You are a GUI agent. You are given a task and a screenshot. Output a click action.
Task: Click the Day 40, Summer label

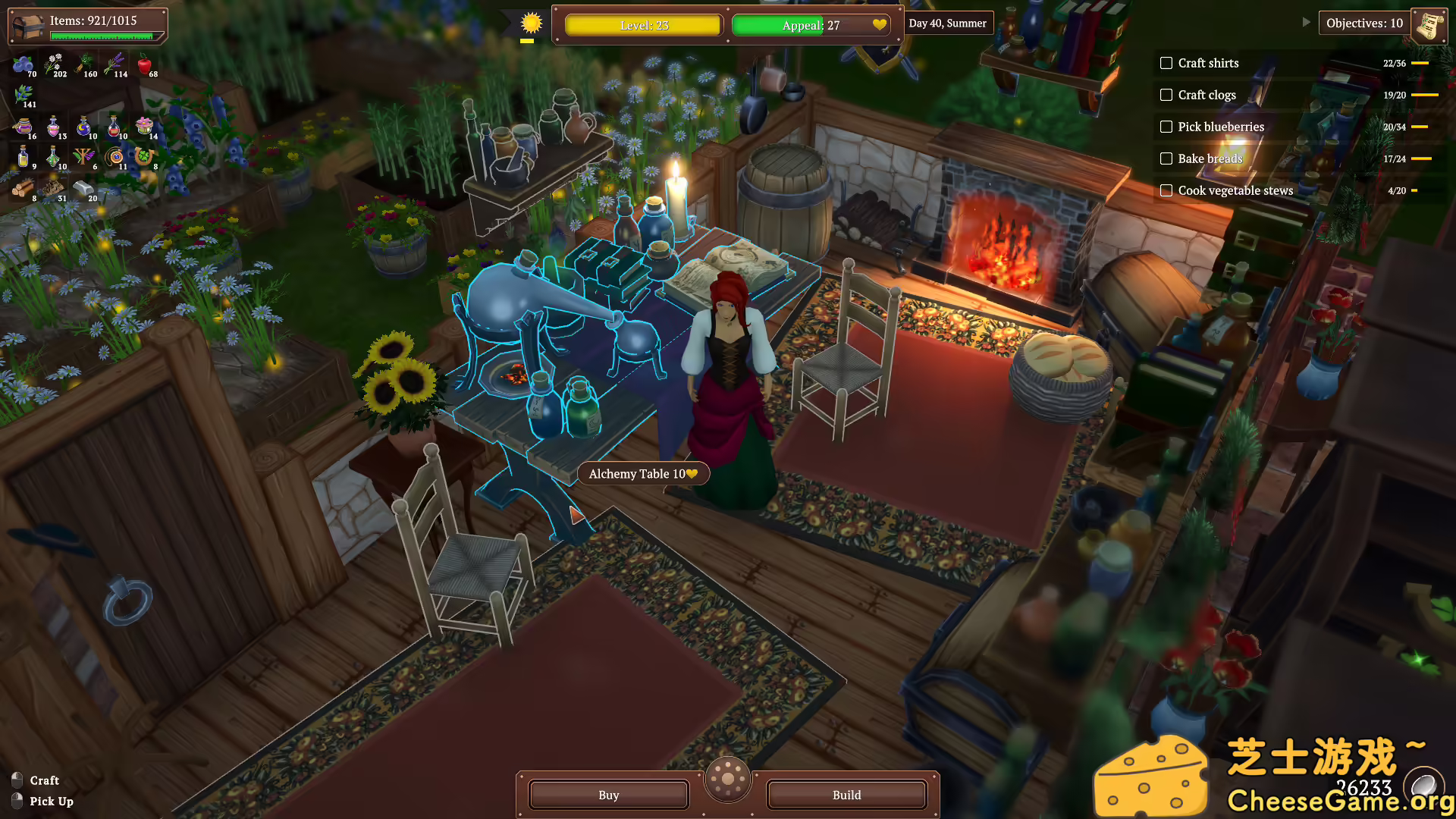point(949,23)
